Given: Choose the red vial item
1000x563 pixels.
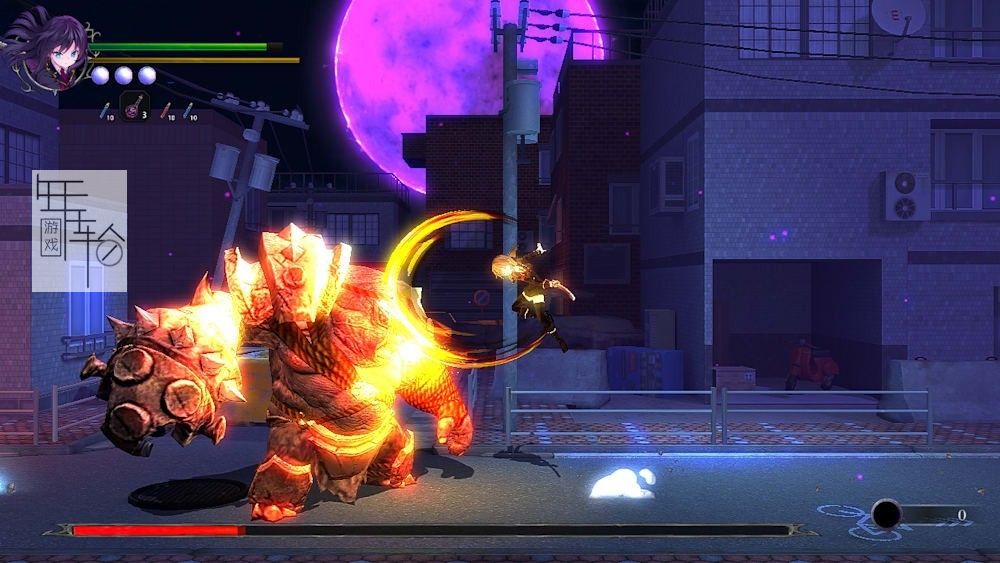Looking at the screenshot, I should pos(166,110).
